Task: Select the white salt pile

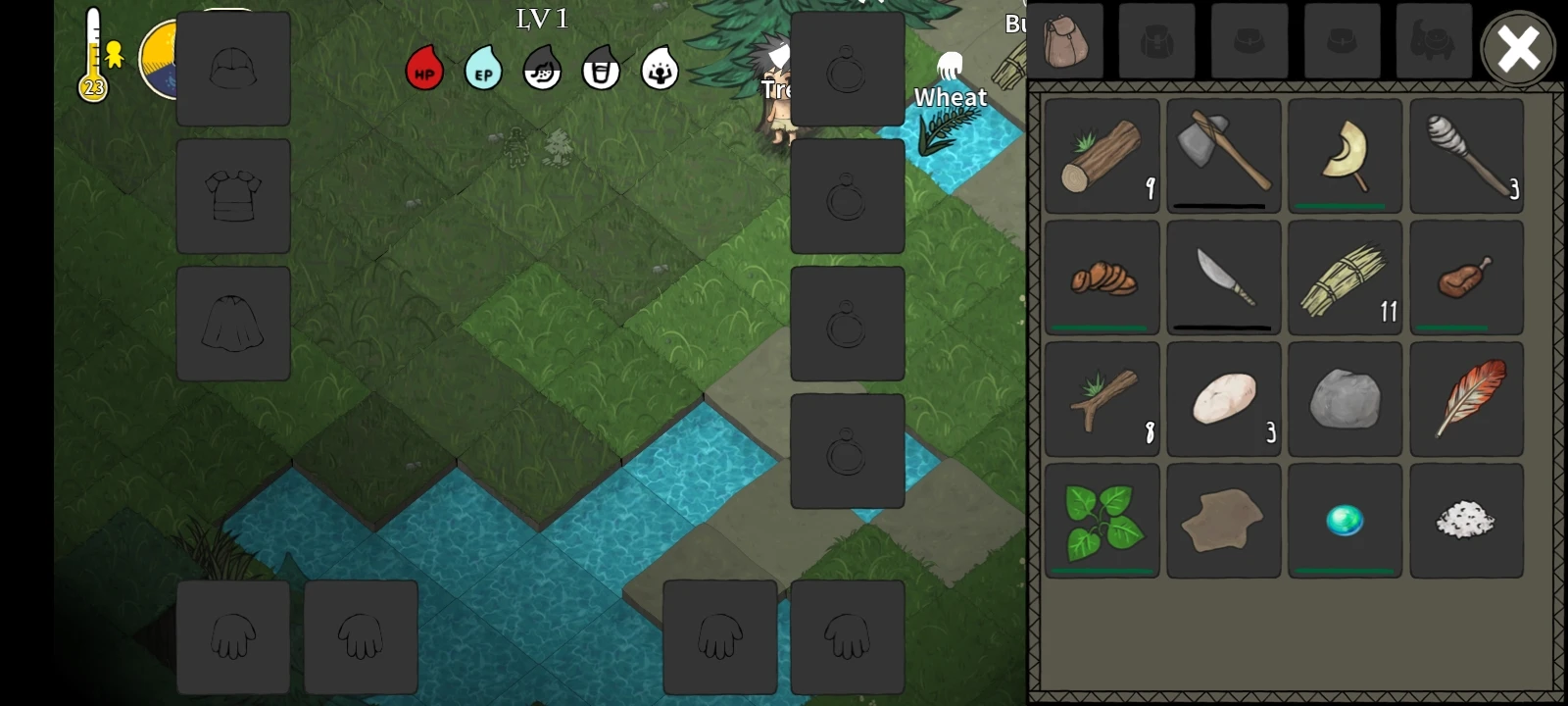Action: tap(1466, 521)
